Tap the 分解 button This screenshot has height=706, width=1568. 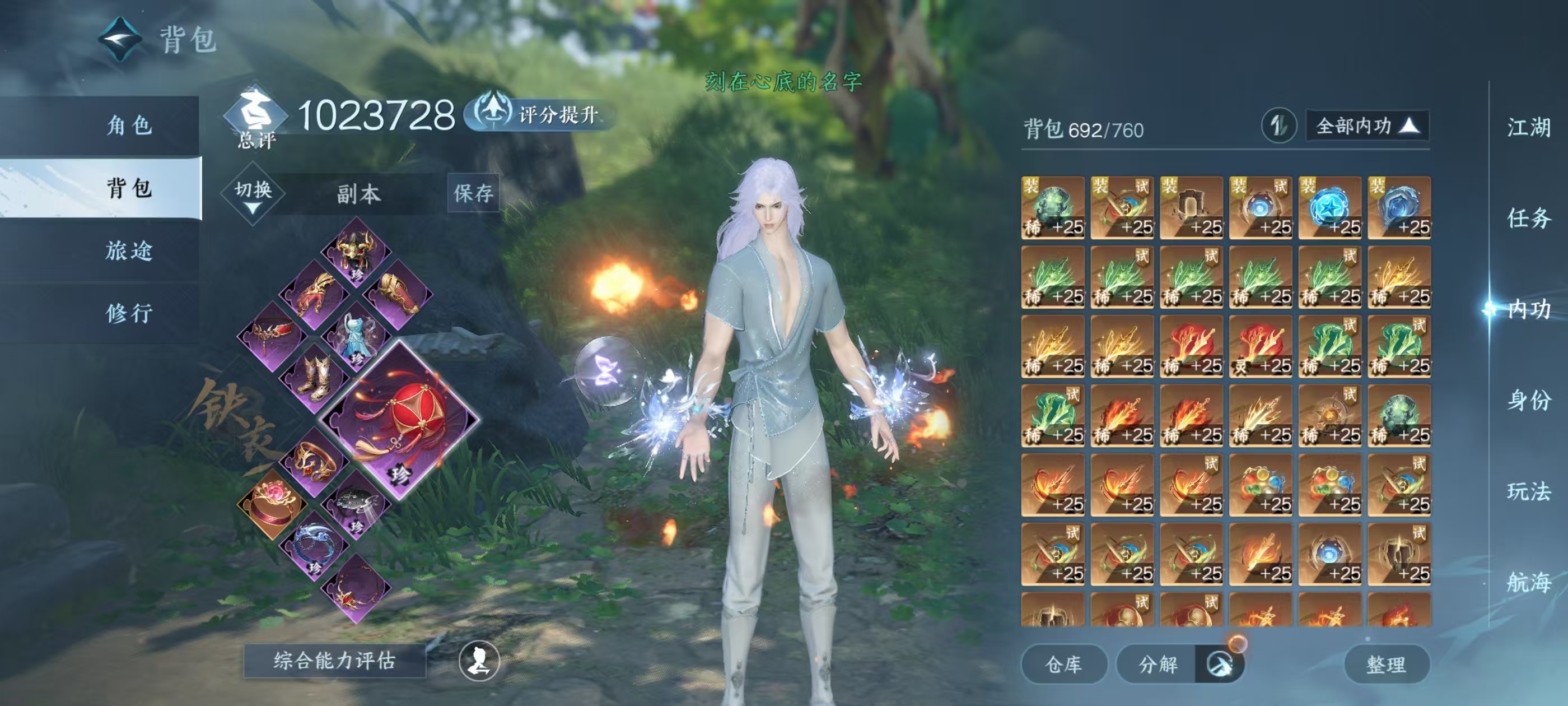[x=1158, y=664]
